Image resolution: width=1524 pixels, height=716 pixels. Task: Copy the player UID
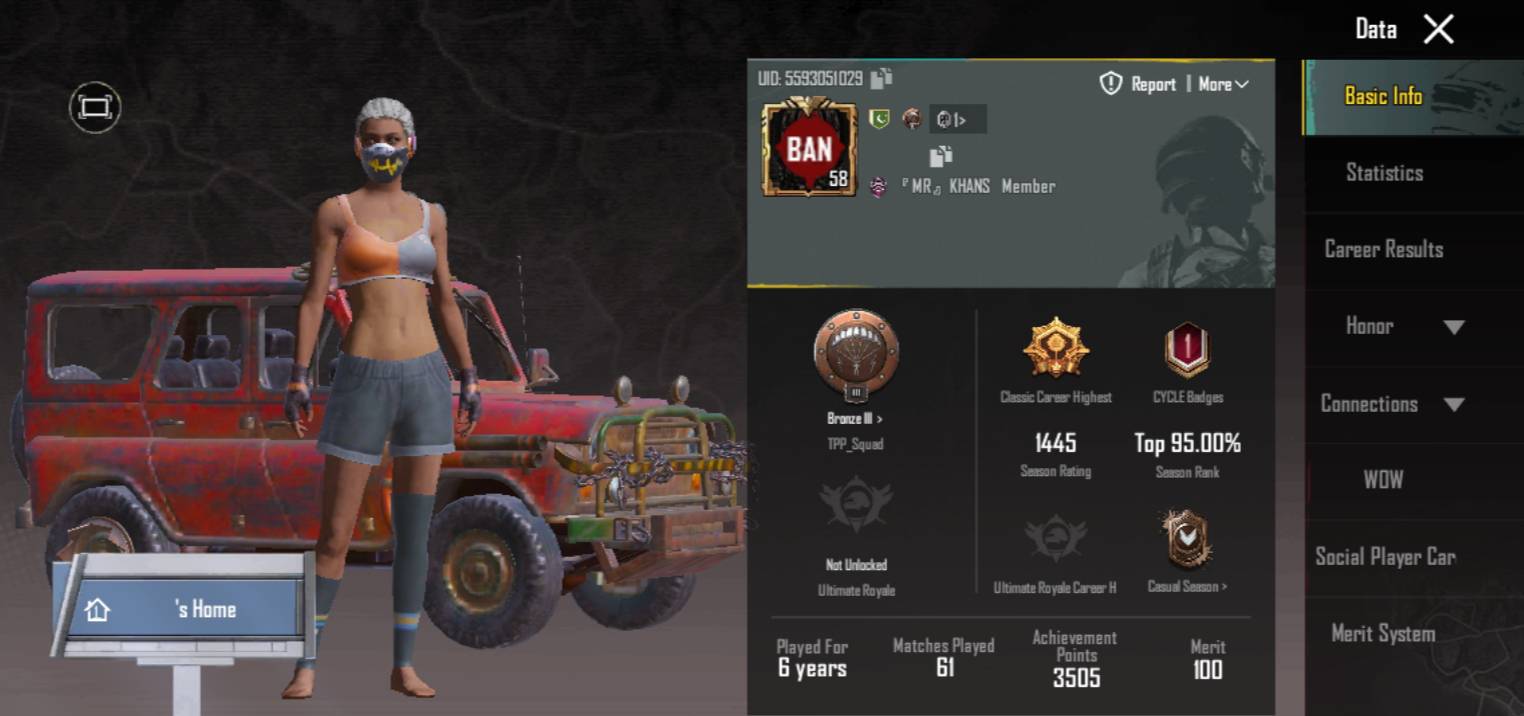881,78
